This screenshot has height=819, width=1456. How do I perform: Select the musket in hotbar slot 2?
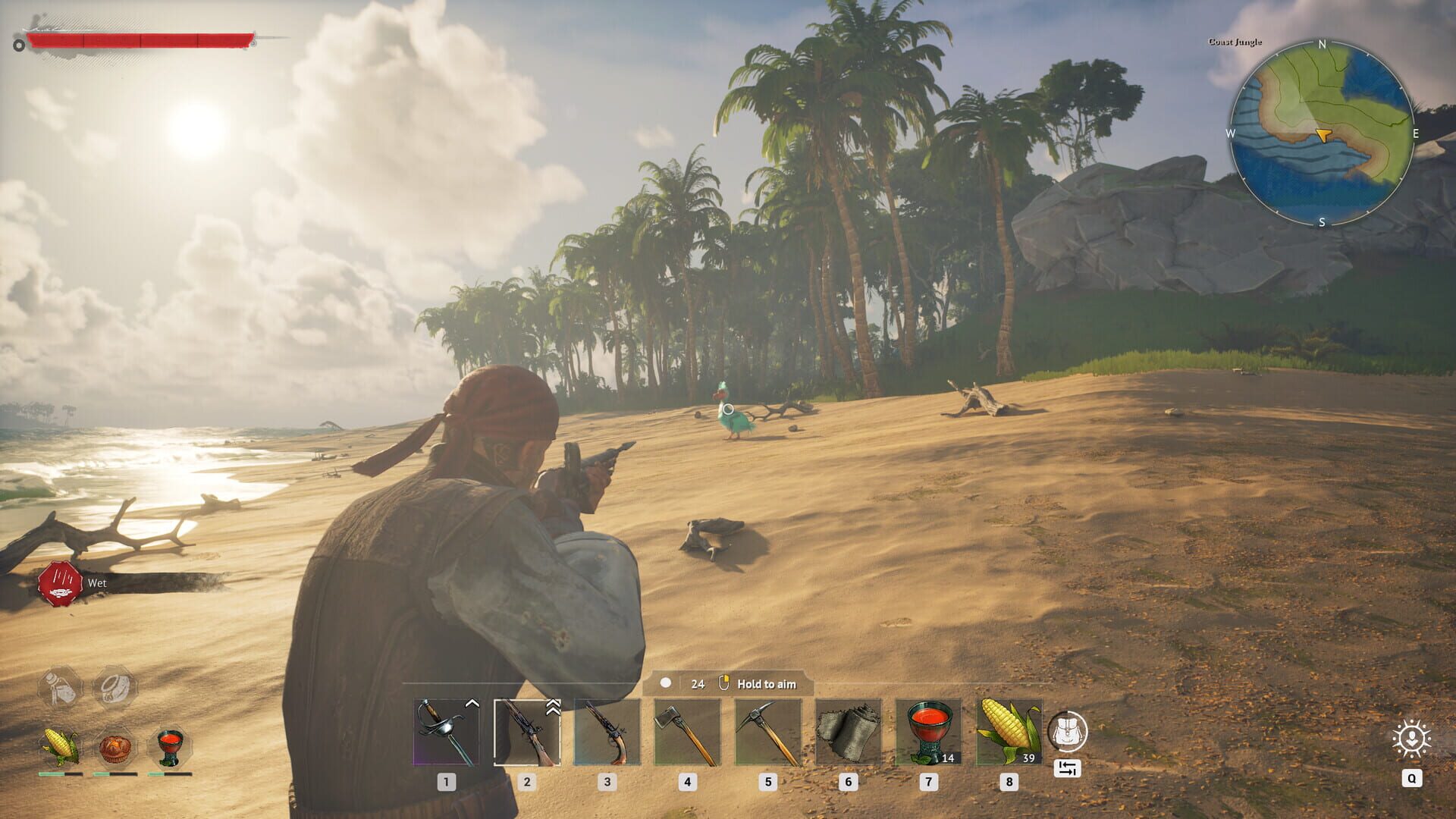click(x=528, y=732)
